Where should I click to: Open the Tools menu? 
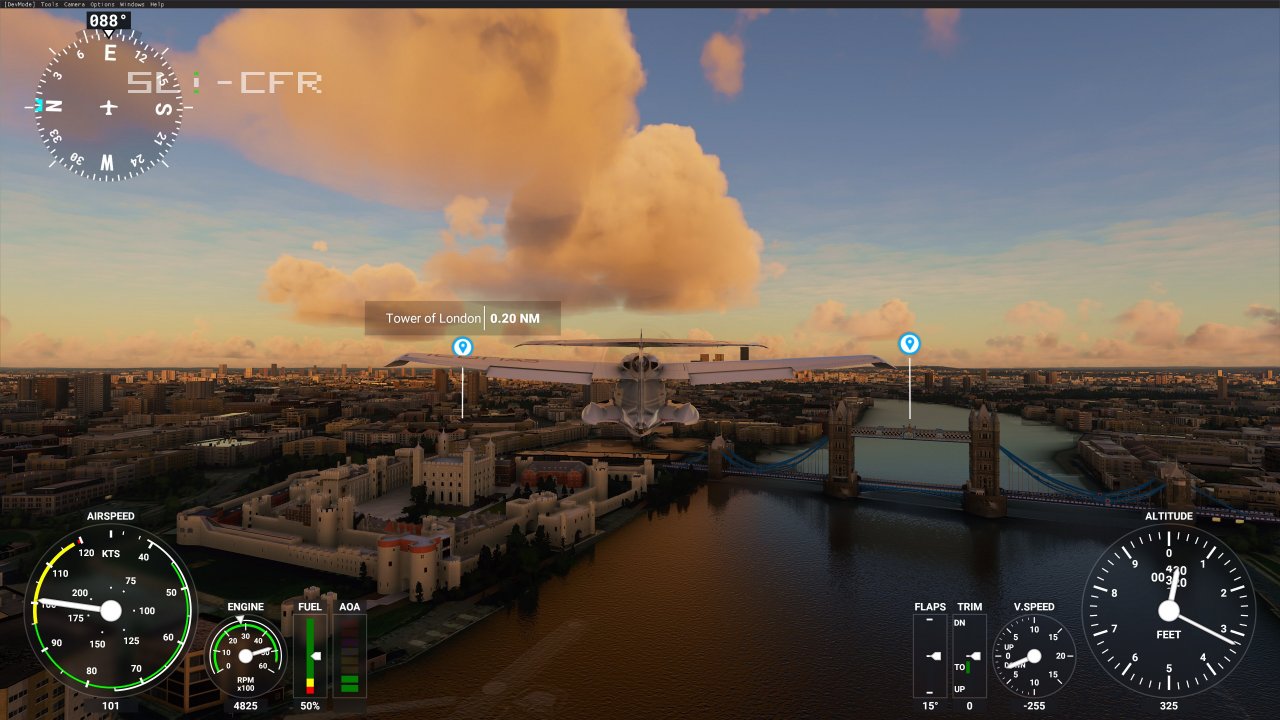pos(48,4)
